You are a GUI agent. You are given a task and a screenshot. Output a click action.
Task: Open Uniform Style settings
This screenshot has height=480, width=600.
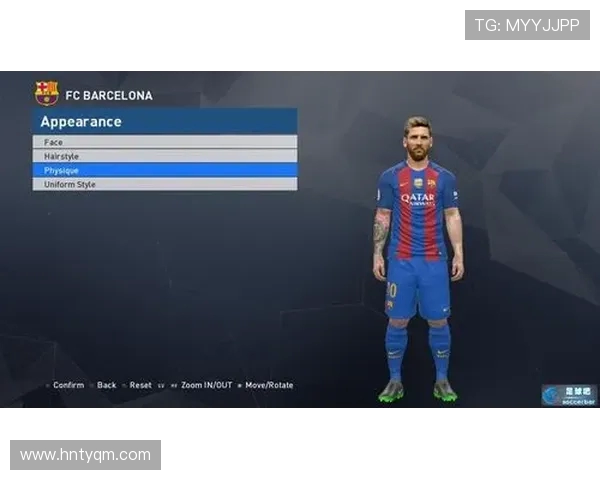[164, 184]
